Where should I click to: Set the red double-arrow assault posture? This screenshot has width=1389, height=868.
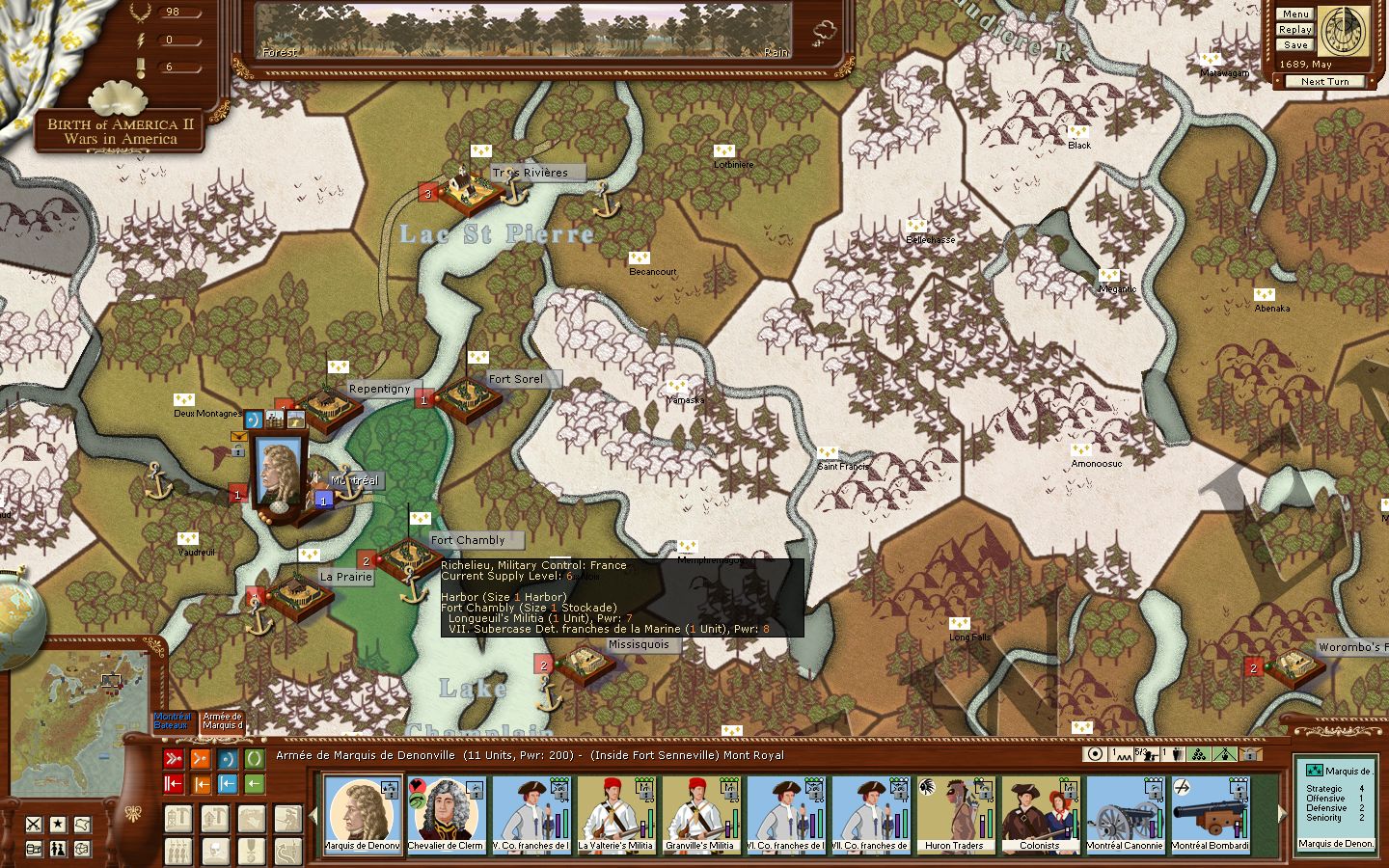point(174,759)
